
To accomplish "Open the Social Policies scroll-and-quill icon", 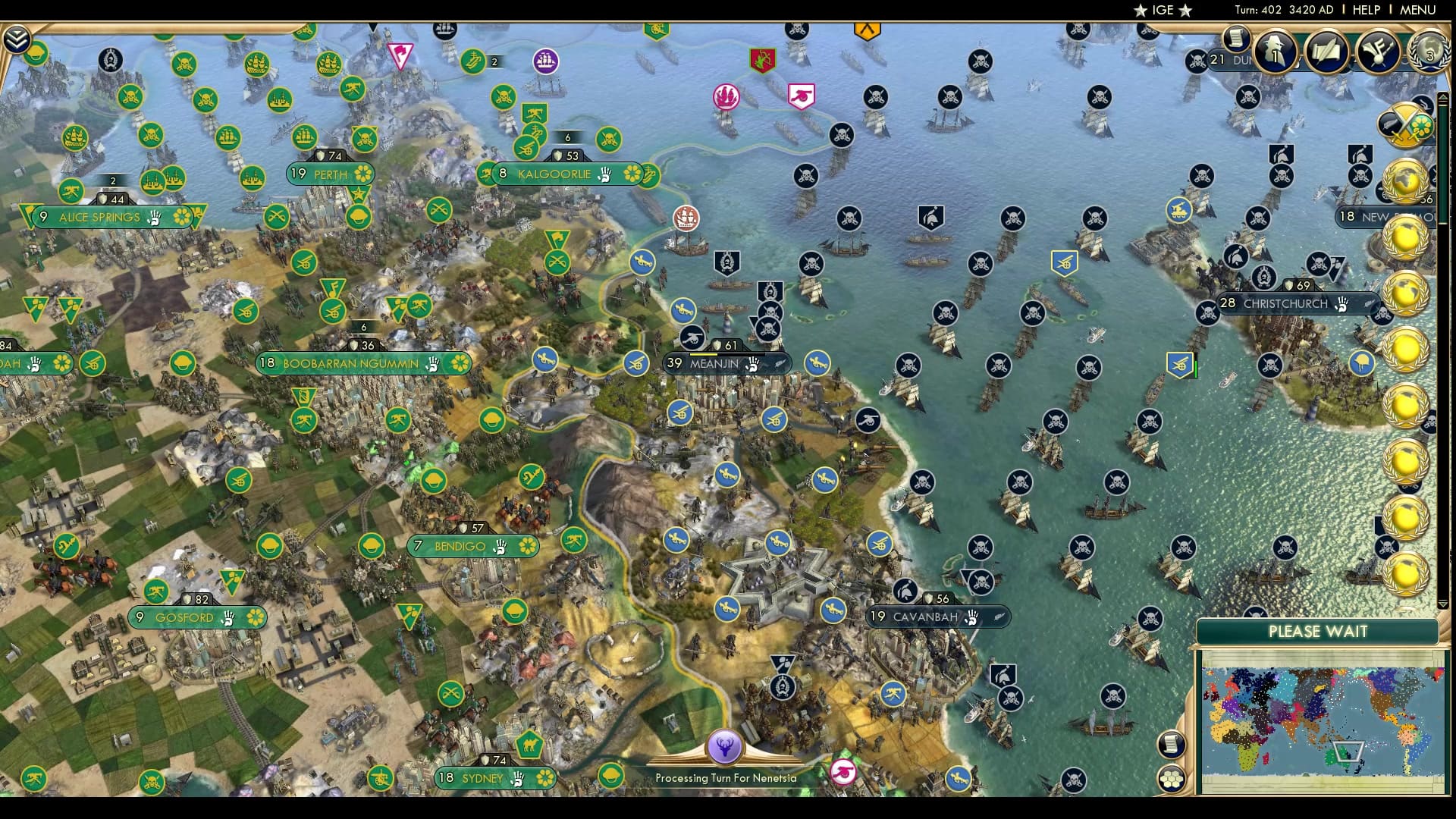I will (x=1326, y=52).
